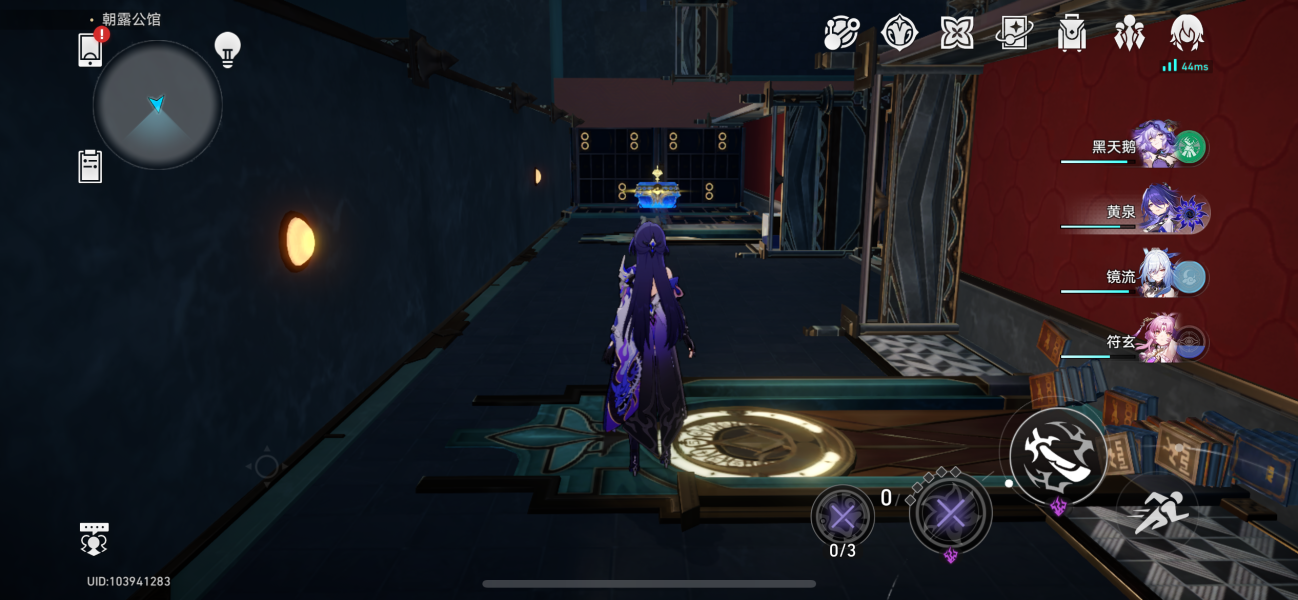Open the circular minimap
1298x600 pixels.
[x=157, y=105]
